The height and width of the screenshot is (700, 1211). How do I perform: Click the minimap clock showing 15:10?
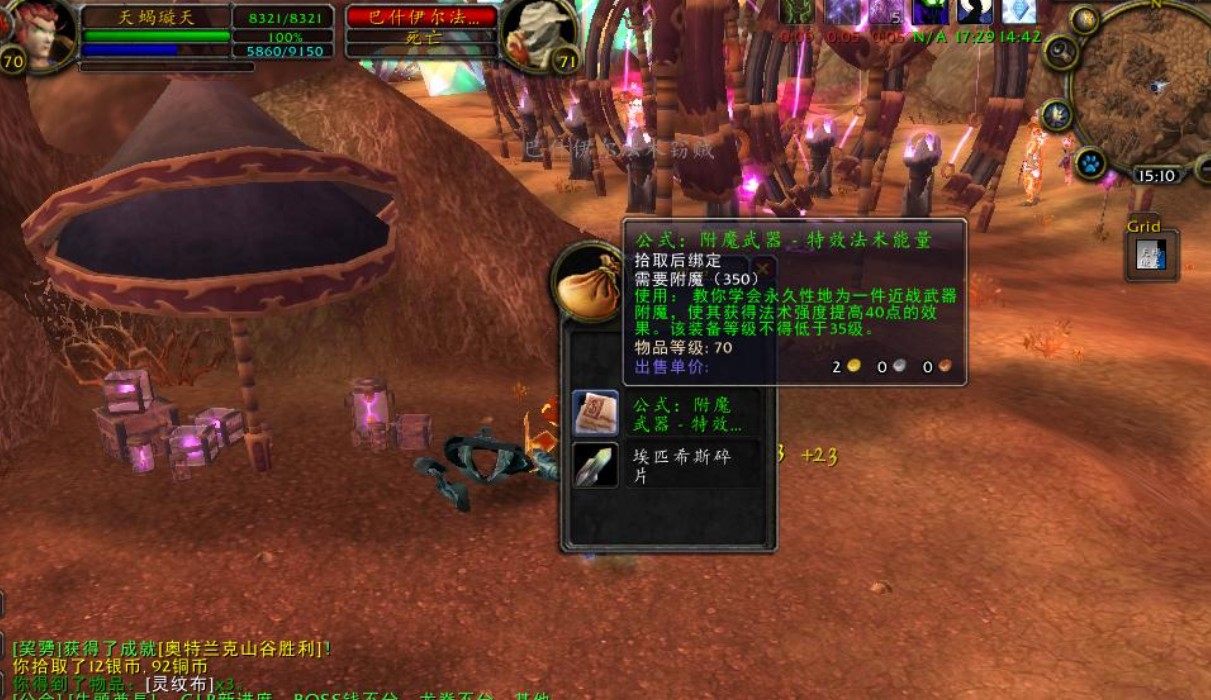tap(1156, 176)
